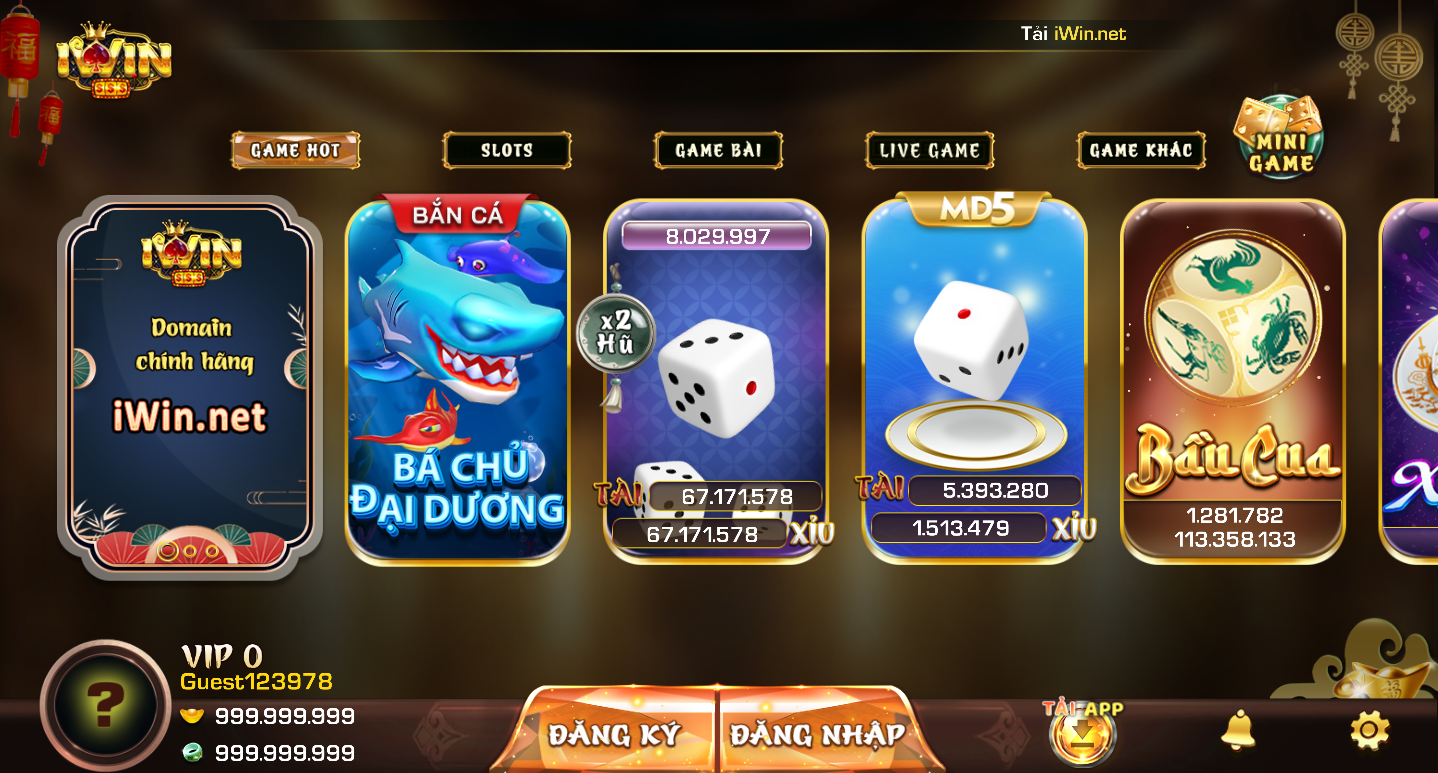
Task: Select the GAME BÀI tab
Action: click(718, 150)
